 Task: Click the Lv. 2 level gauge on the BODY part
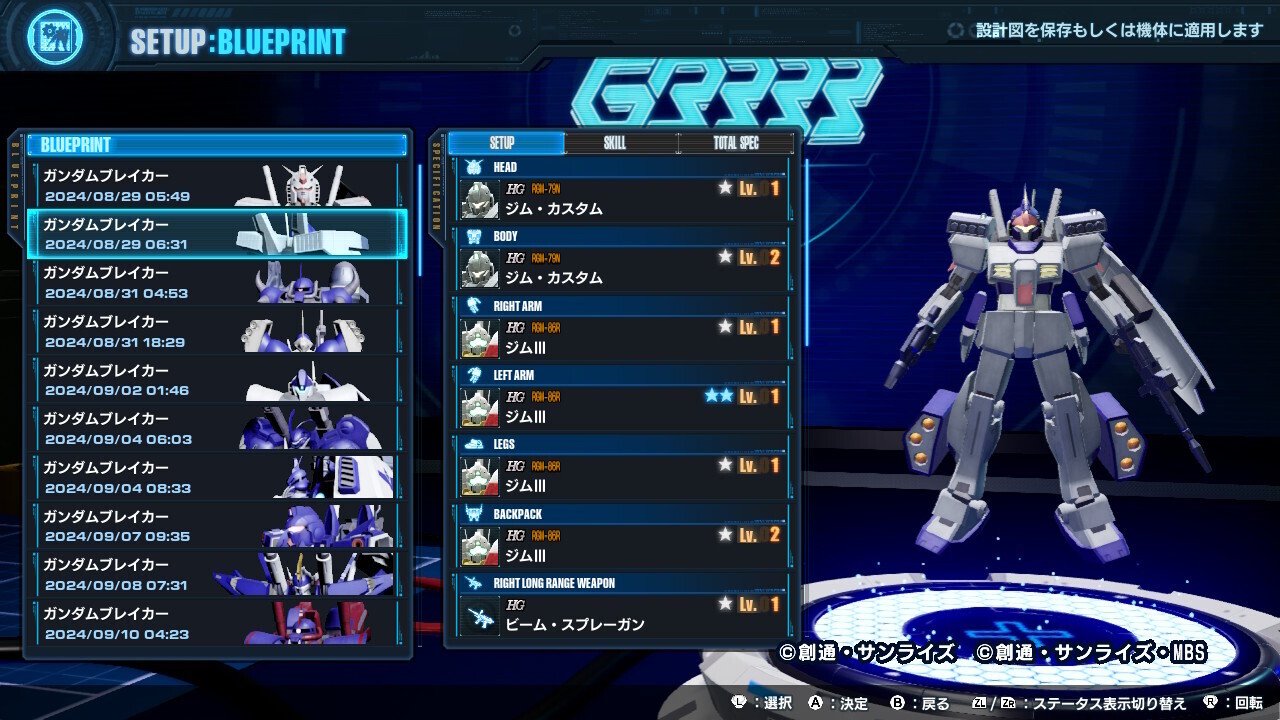(x=761, y=256)
